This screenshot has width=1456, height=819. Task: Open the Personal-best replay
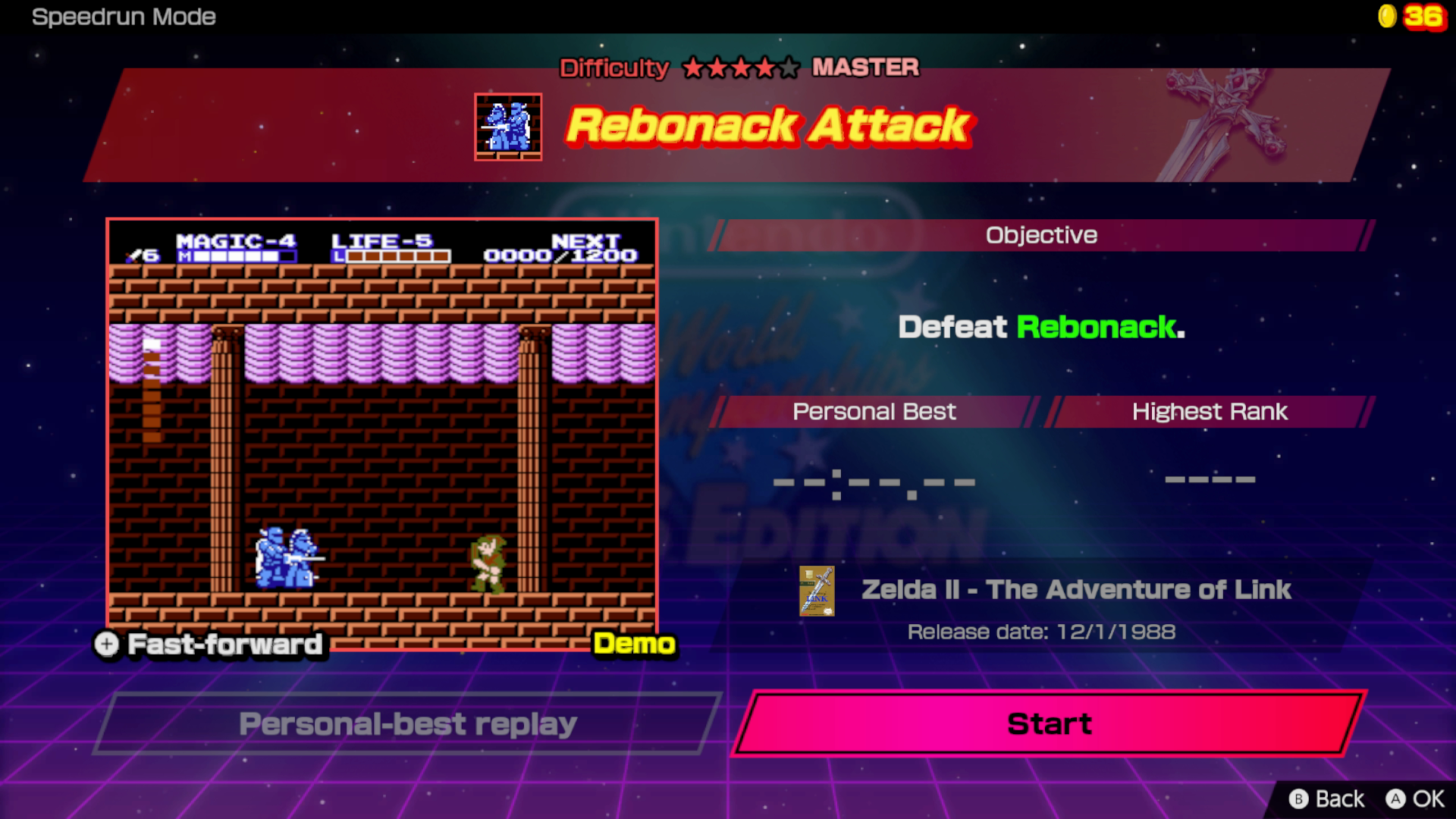[x=408, y=724]
